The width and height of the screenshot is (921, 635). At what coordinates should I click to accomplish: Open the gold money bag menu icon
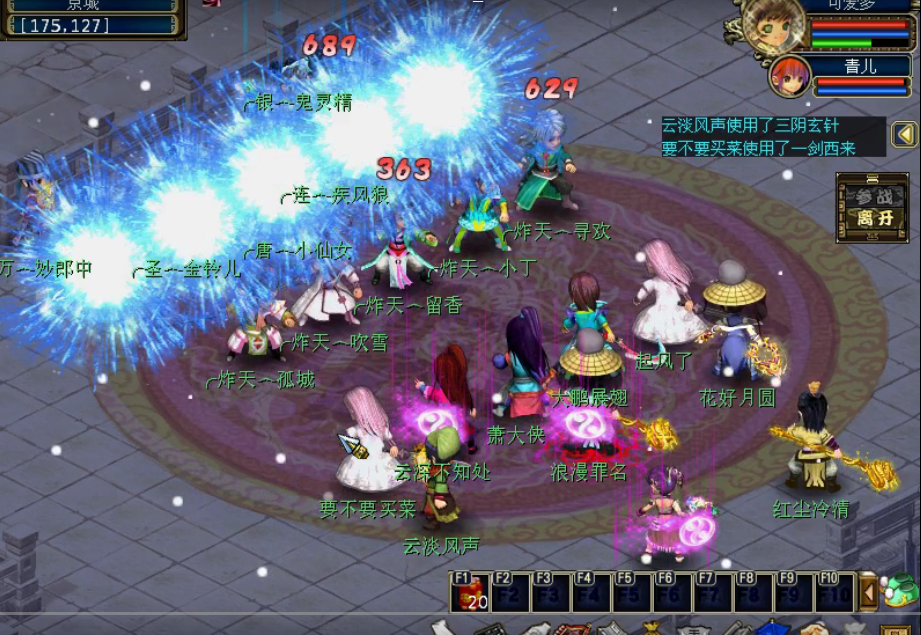[651, 628]
